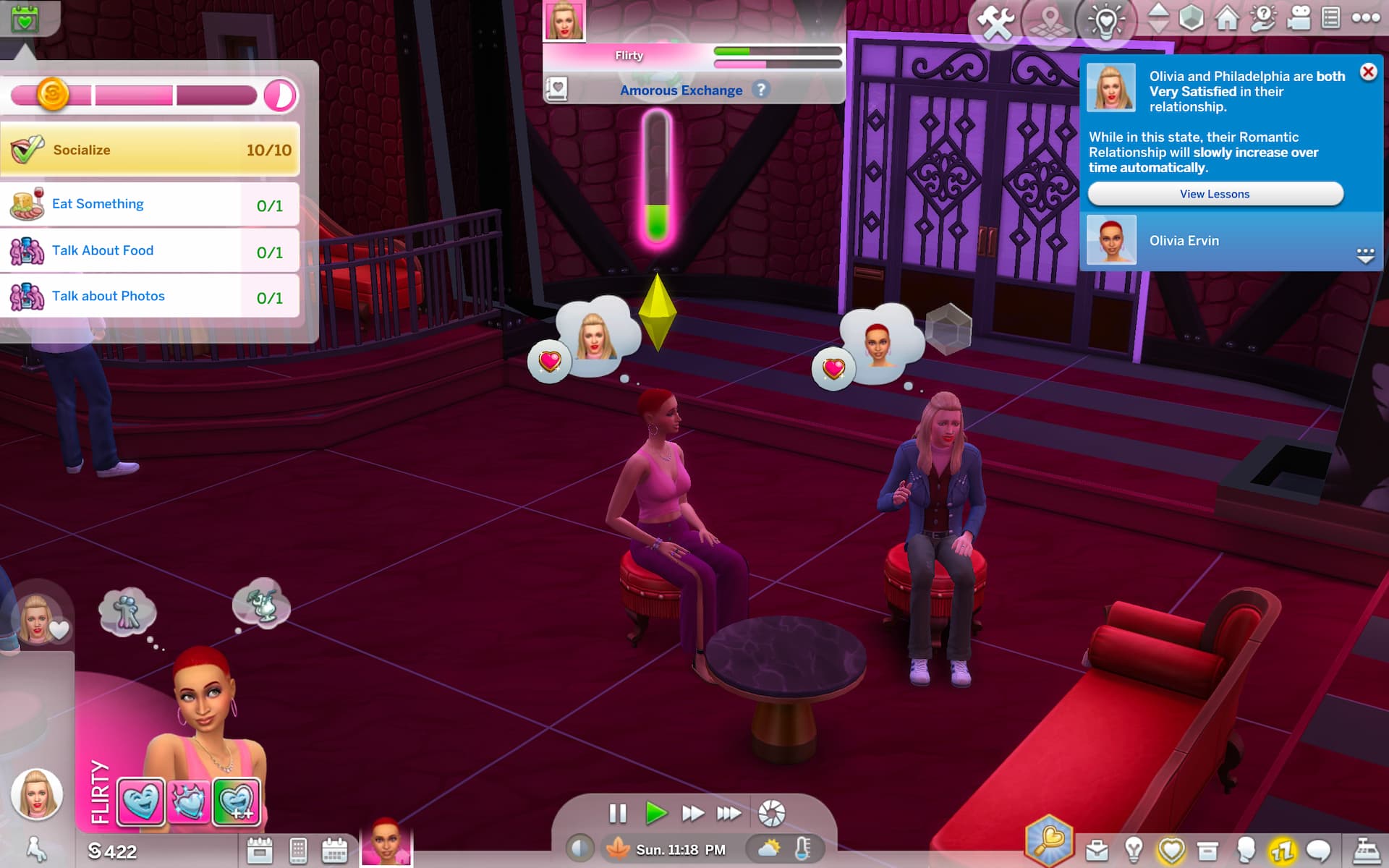Open the game options three-dots menu
Screen dimensions: 1389x868
pos(1365,18)
